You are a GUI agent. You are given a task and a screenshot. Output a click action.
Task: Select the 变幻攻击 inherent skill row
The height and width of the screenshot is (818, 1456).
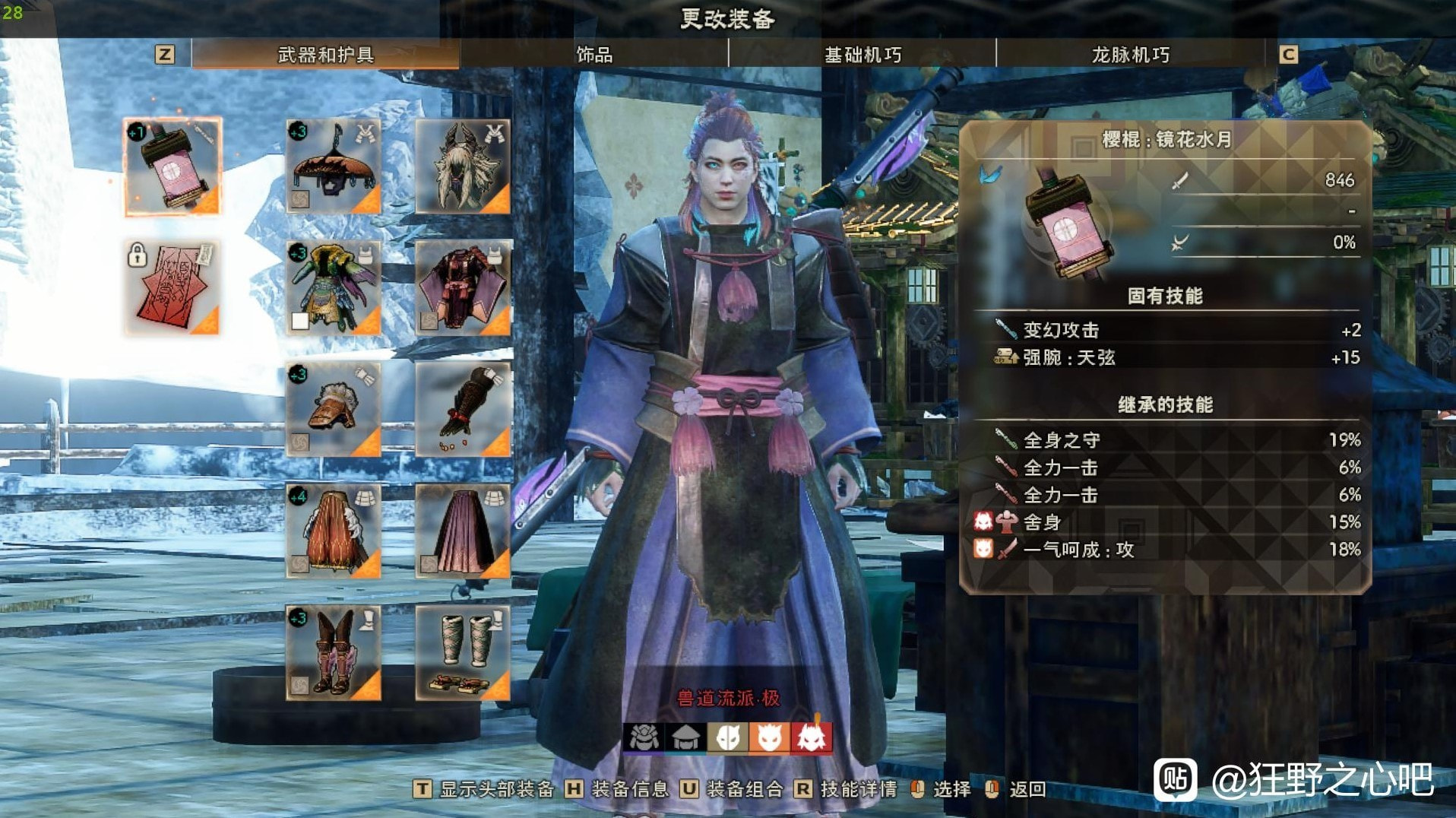point(1165,330)
